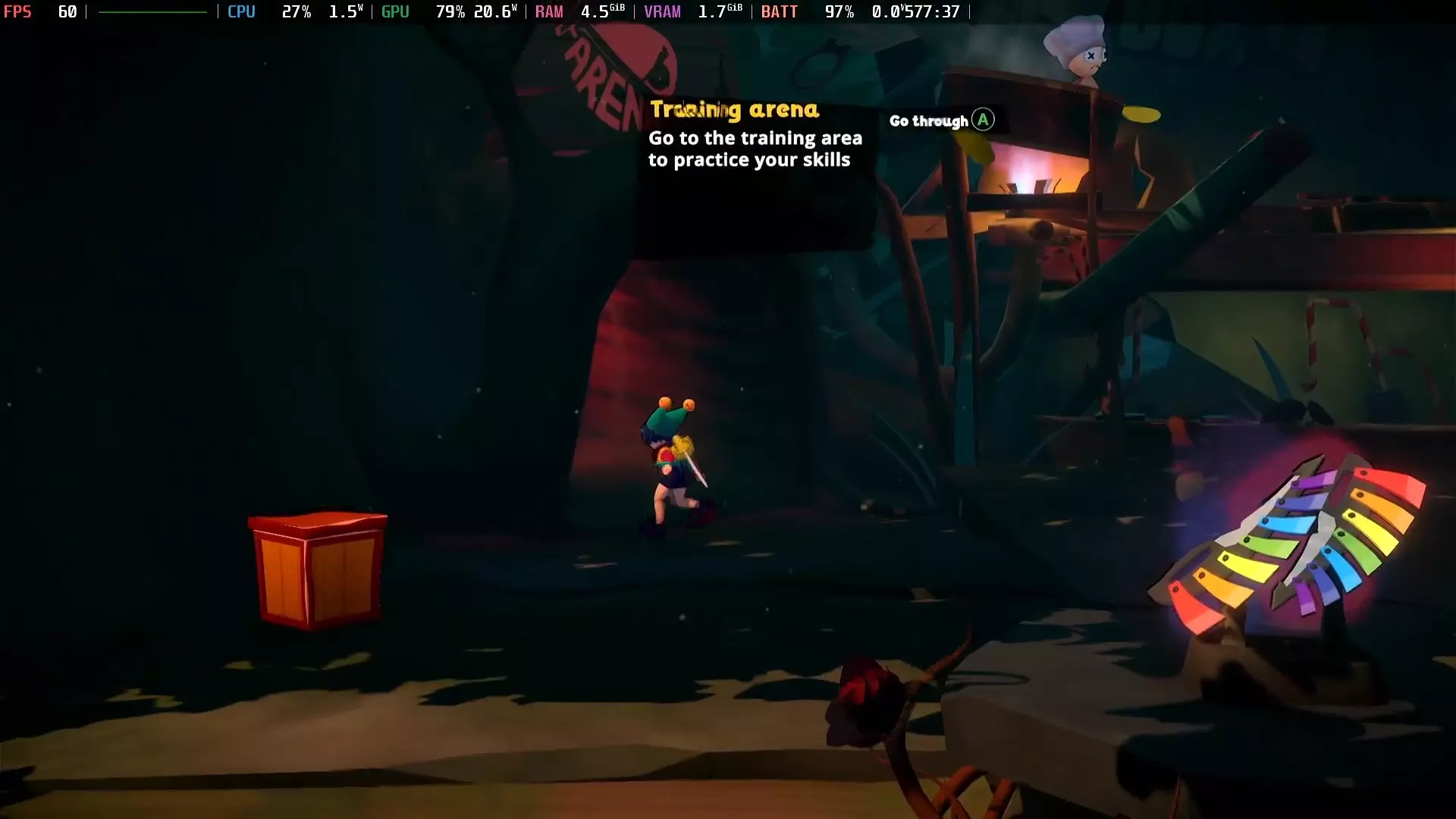
Task: Select the RAM usage readout
Action: click(x=549, y=11)
